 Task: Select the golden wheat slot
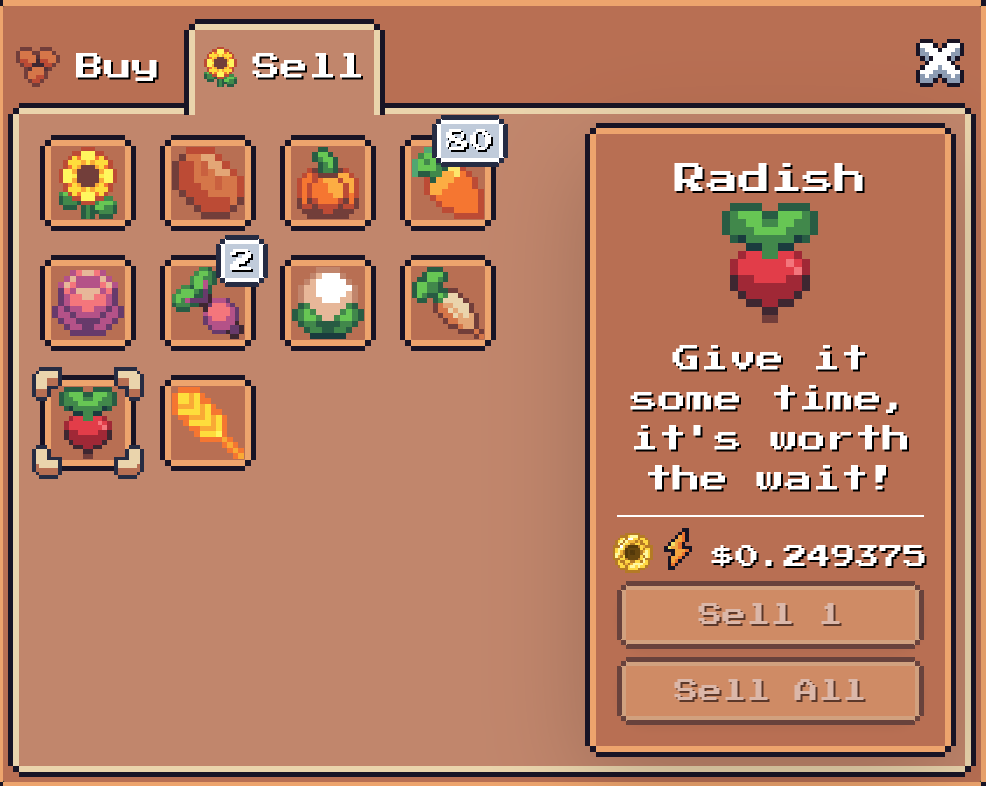pos(208,423)
